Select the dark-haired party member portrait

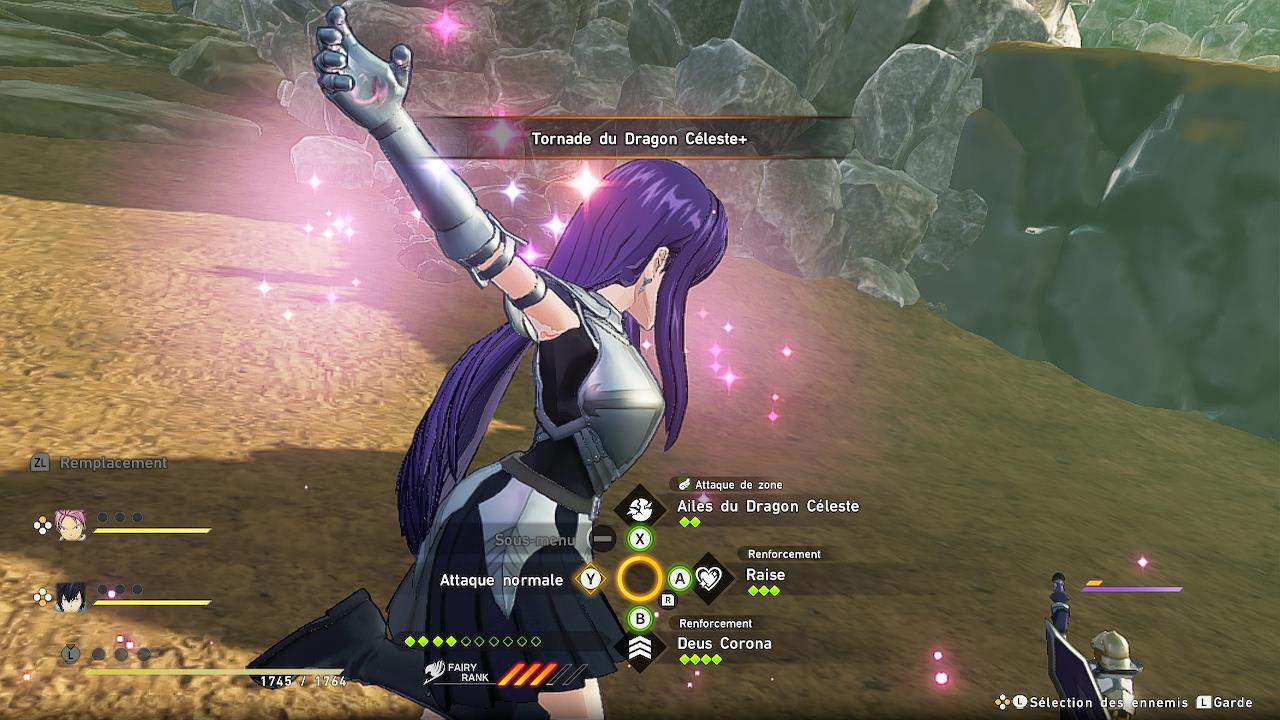71,597
